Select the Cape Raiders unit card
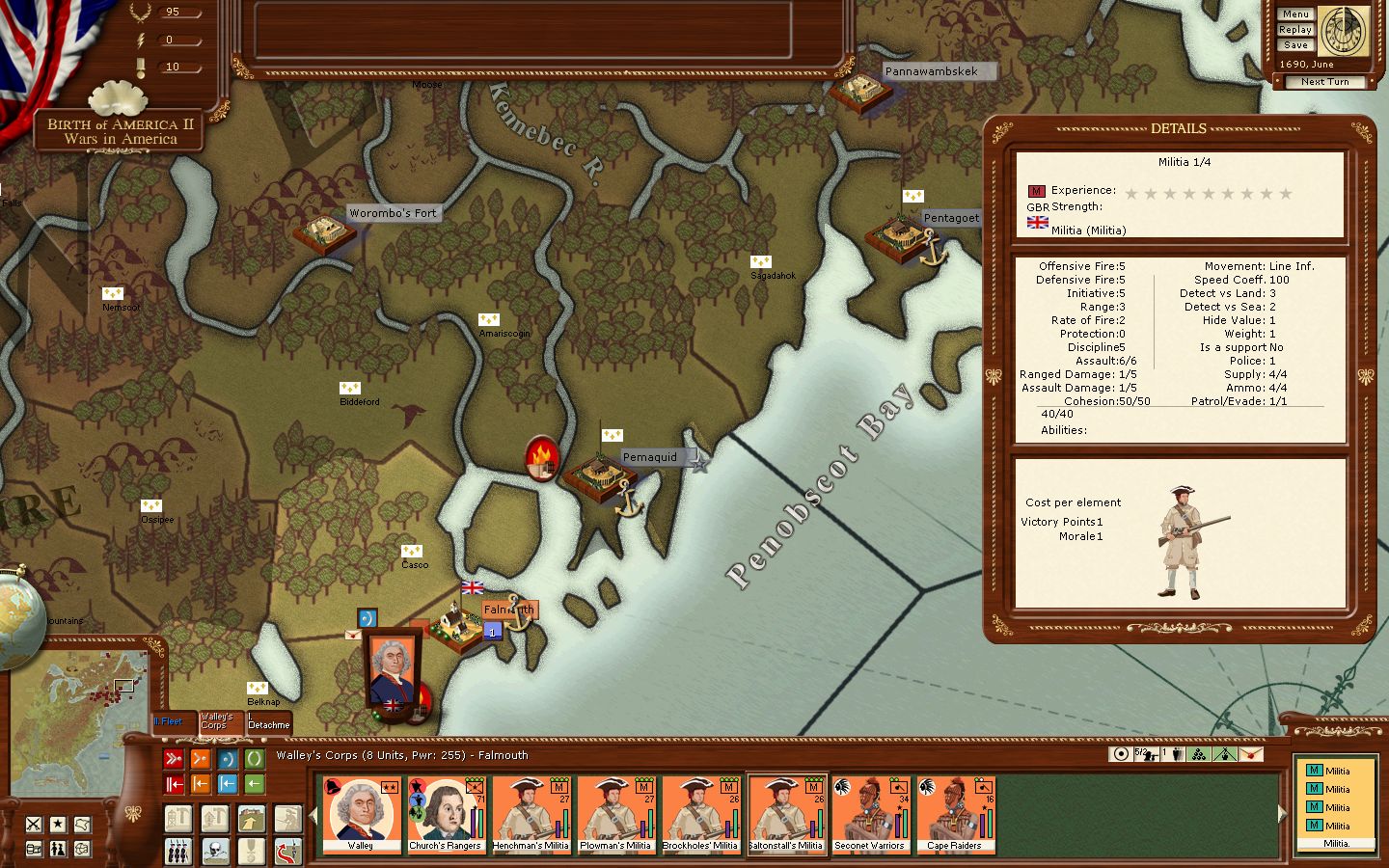Viewport: 1389px width, 868px height. point(954,815)
